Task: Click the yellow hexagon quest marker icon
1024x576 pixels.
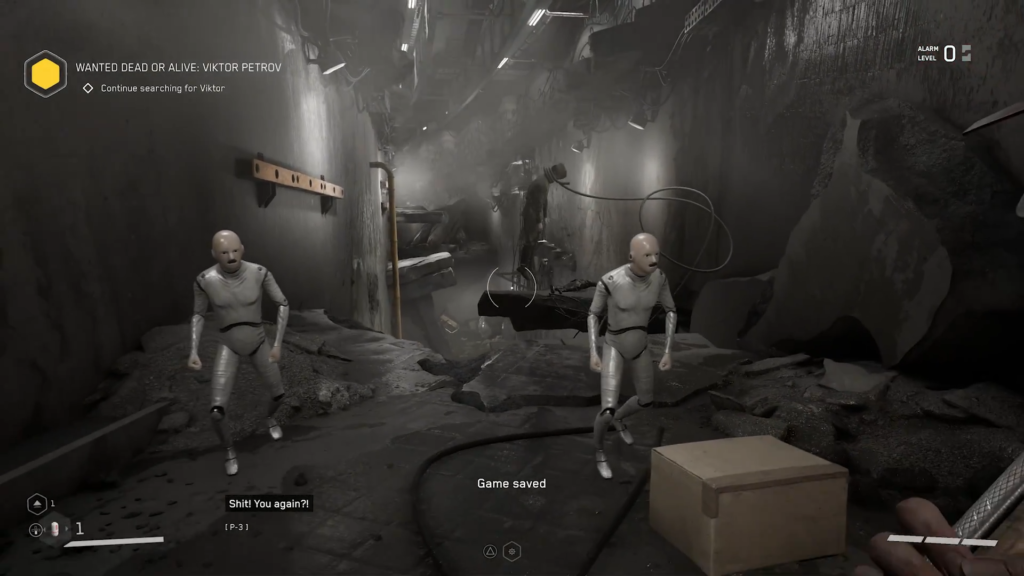Action: [46, 74]
